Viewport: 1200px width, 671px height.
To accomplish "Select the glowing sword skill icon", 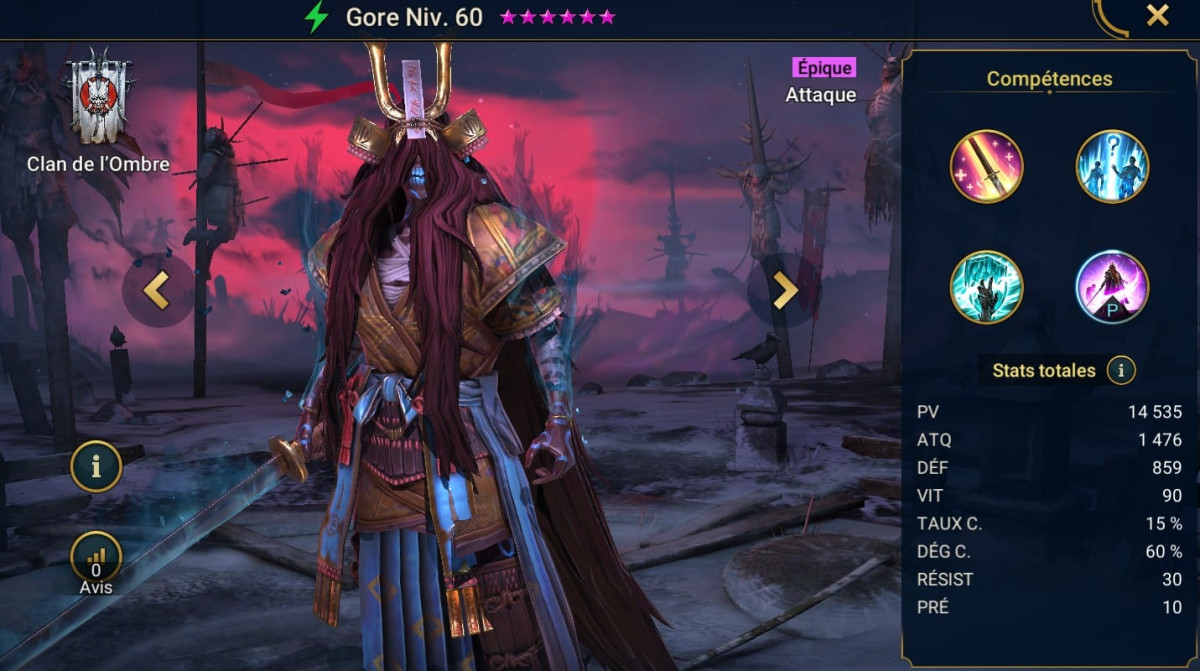I will tap(986, 167).
